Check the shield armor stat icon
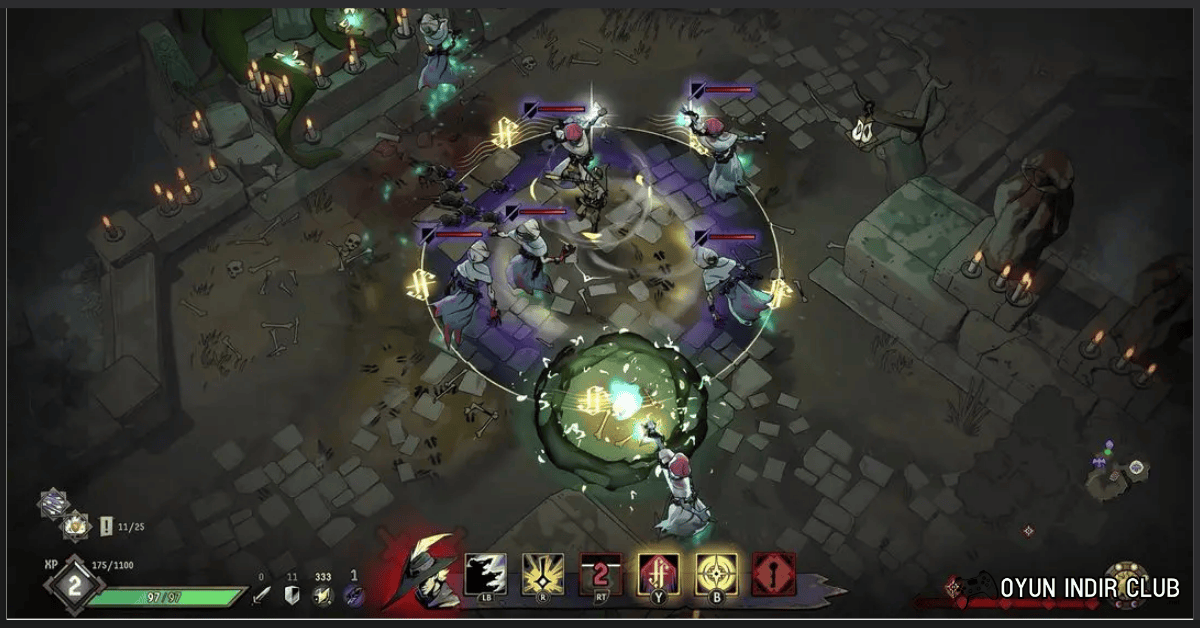 [x=293, y=595]
